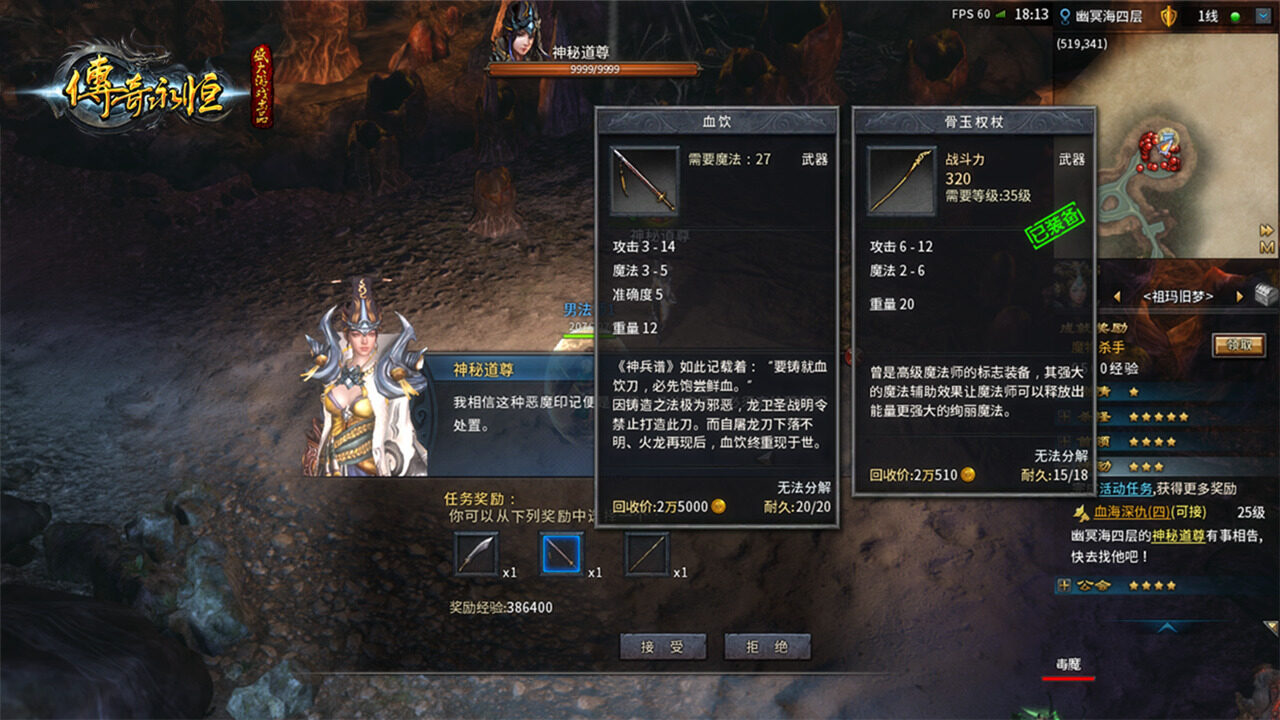Open the 1线 server line dropdown
1280x720 pixels.
1264,16
